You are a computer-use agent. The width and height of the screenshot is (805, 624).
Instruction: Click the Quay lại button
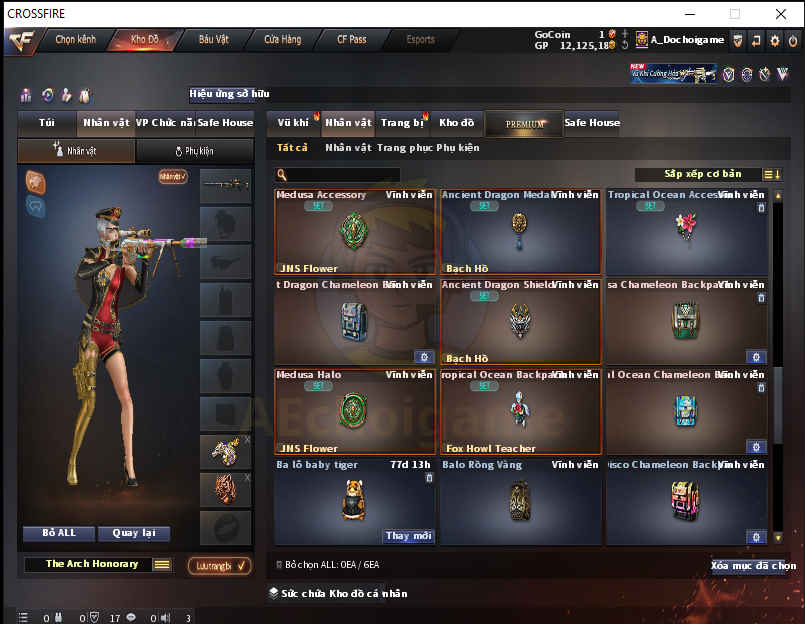(x=139, y=533)
